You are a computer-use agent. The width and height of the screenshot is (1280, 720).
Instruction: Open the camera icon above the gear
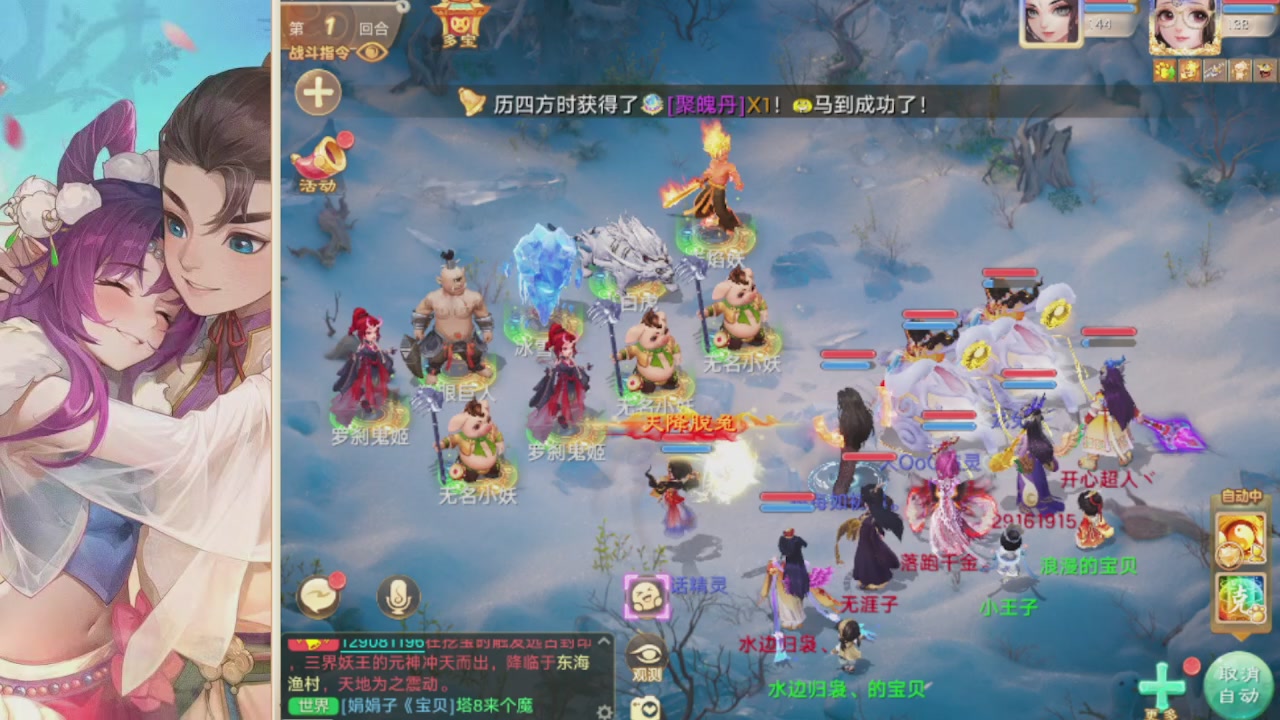(x=646, y=710)
